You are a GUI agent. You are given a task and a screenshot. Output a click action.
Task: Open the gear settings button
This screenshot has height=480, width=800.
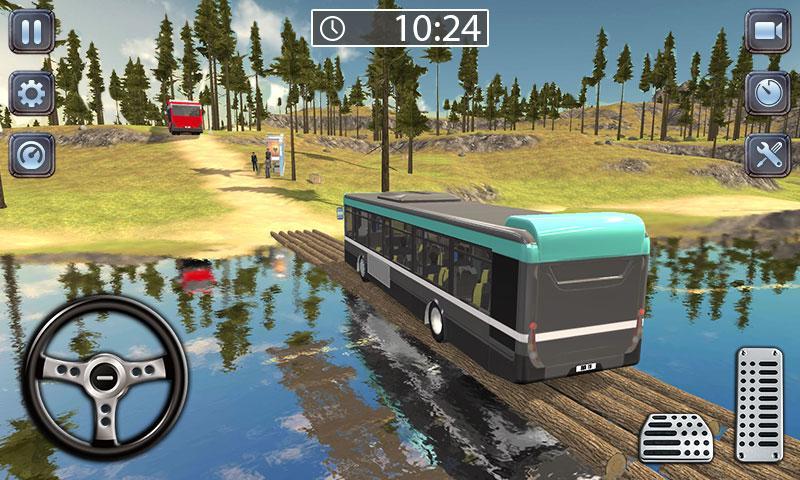pyautogui.click(x=31, y=93)
